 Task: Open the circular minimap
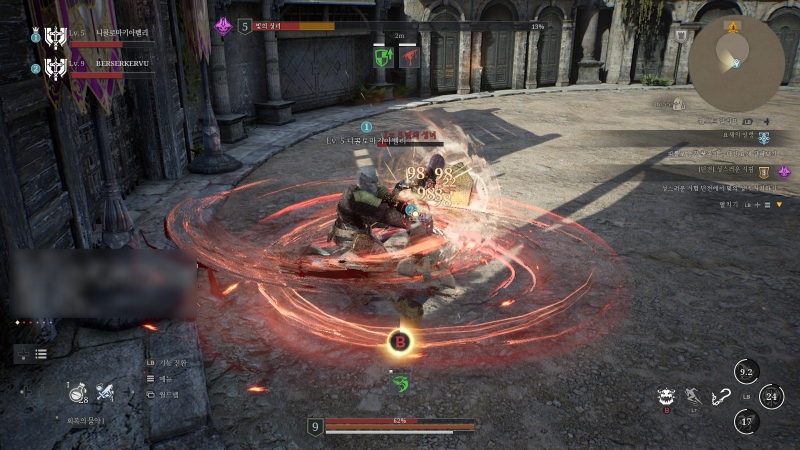[x=736, y=64]
